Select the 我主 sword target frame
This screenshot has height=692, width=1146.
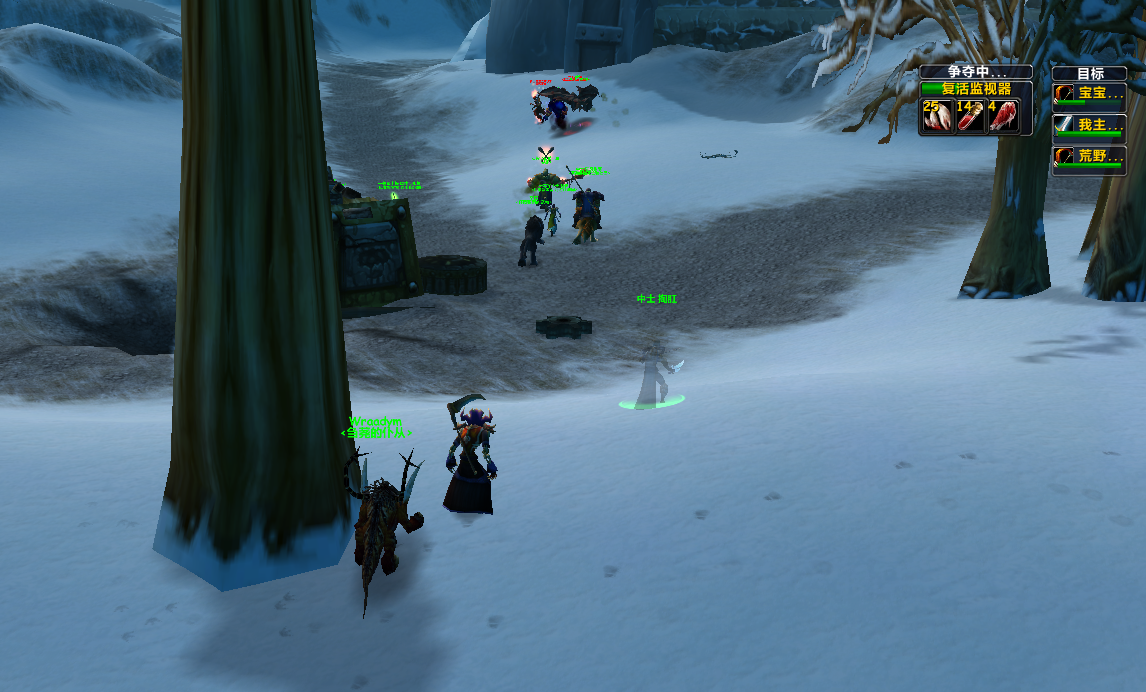coord(1089,126)
